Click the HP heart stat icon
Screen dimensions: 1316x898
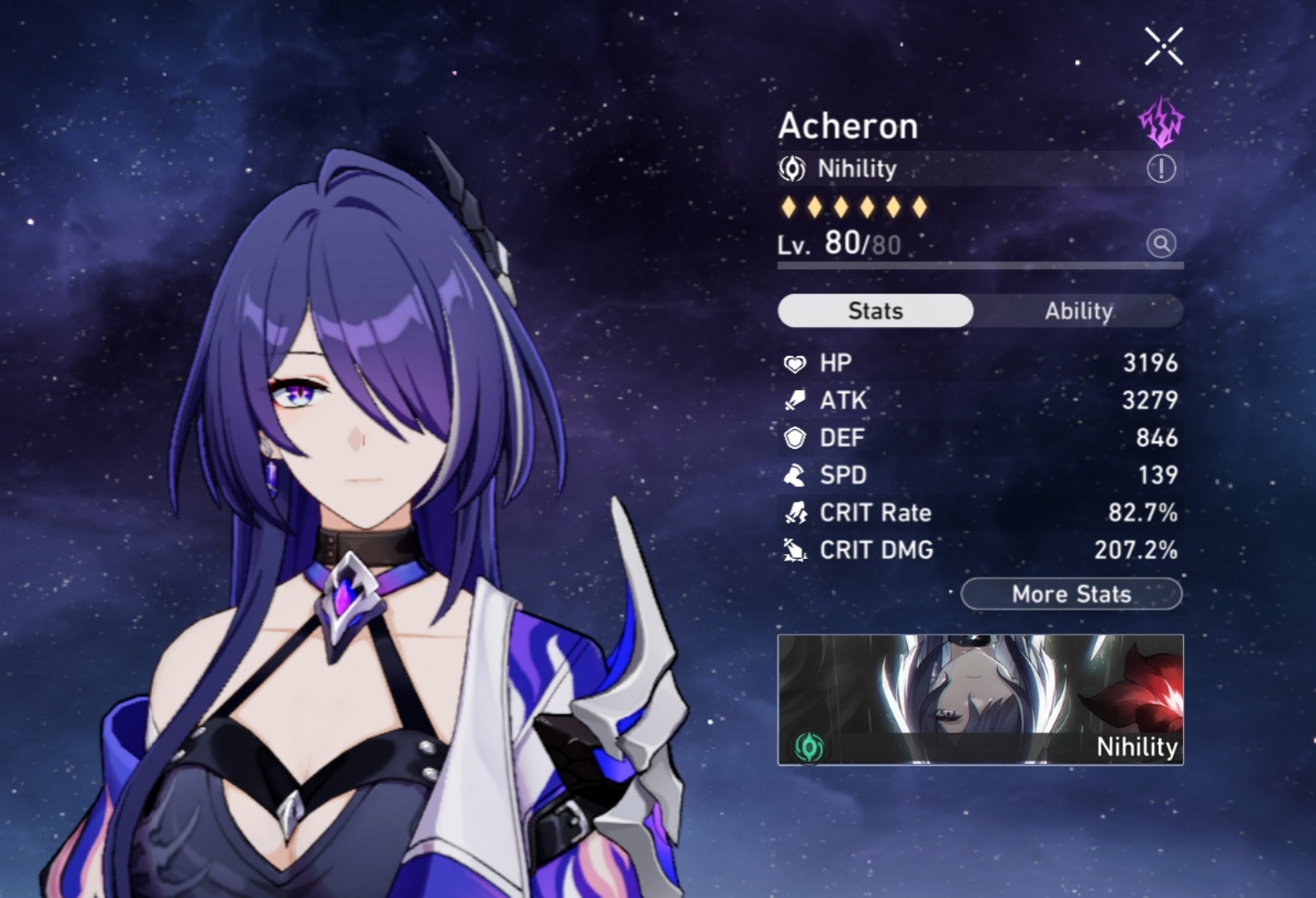795,363
